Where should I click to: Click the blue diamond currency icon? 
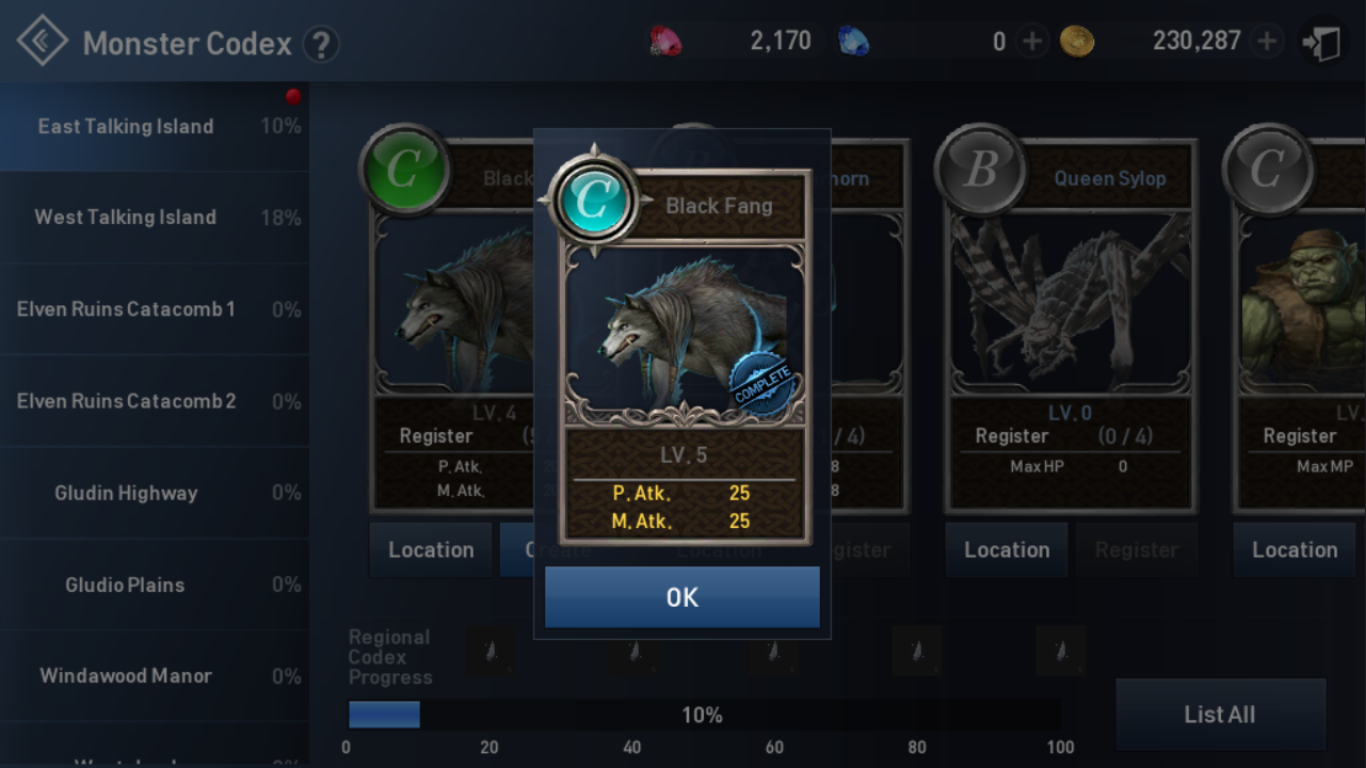(855, 40)
